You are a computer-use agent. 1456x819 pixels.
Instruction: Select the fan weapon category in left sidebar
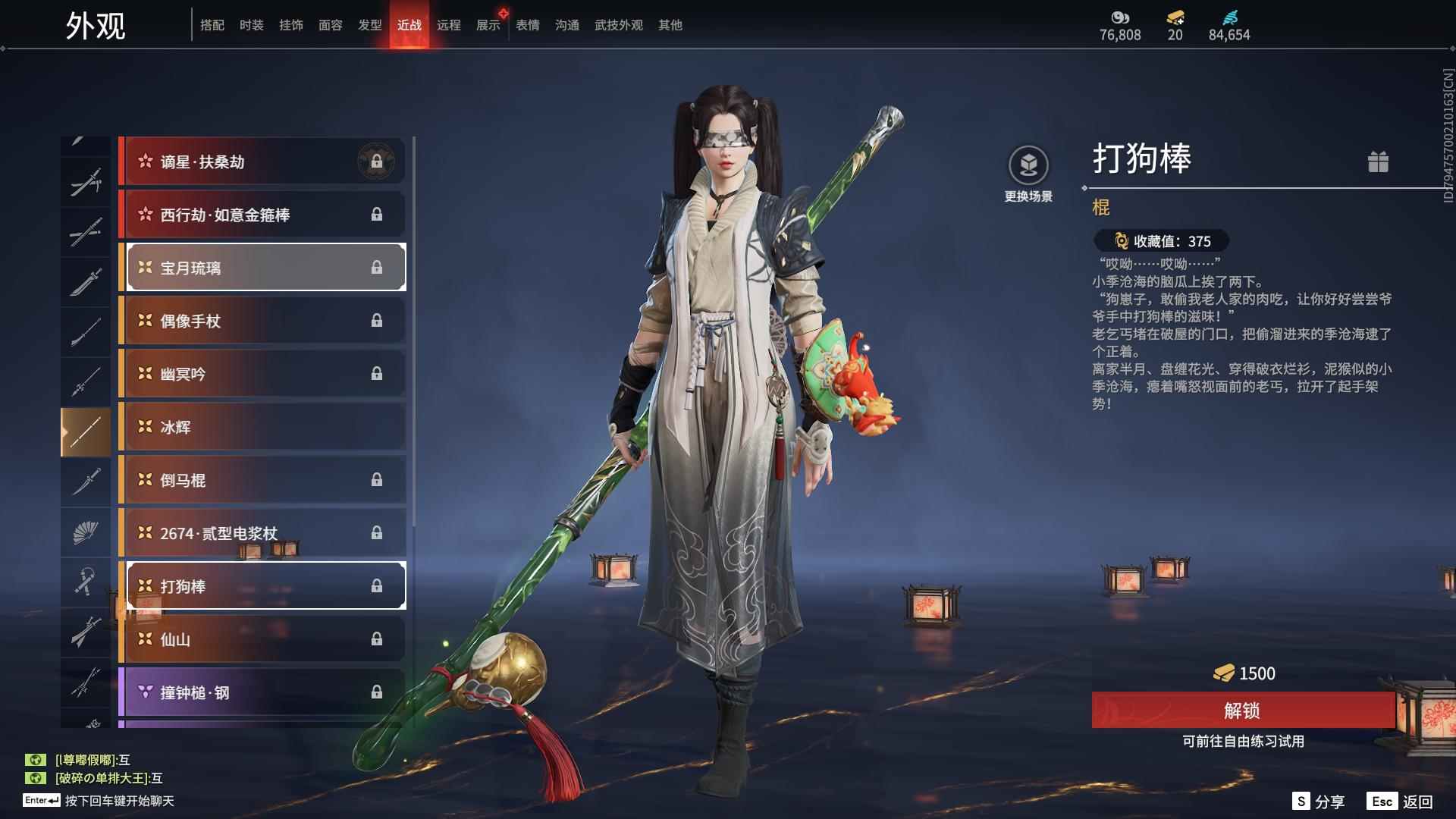pos(86,532)
